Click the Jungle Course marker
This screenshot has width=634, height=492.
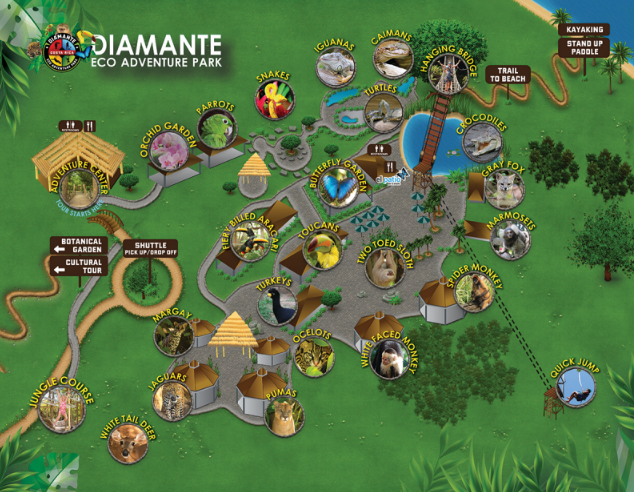tap(60, 408)
